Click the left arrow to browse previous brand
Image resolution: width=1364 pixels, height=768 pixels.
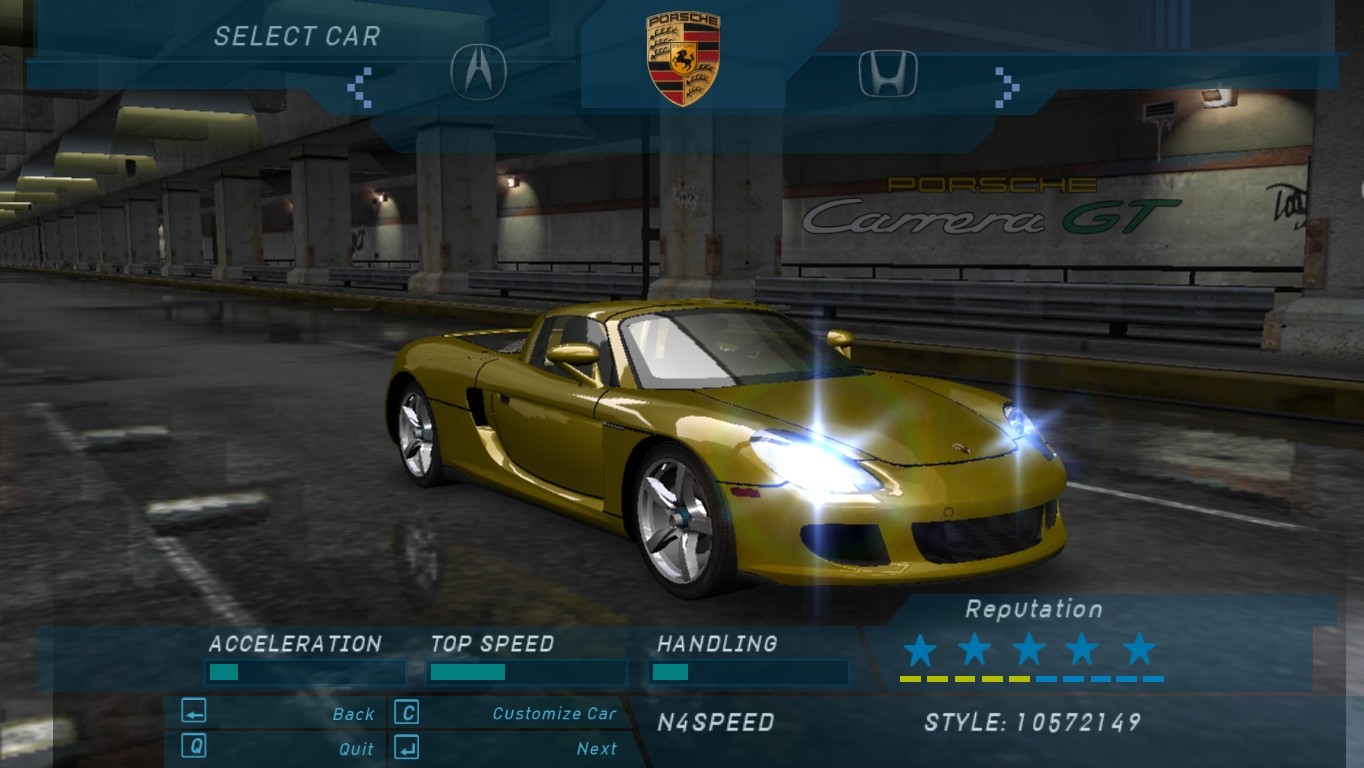(x=360, y=88)
